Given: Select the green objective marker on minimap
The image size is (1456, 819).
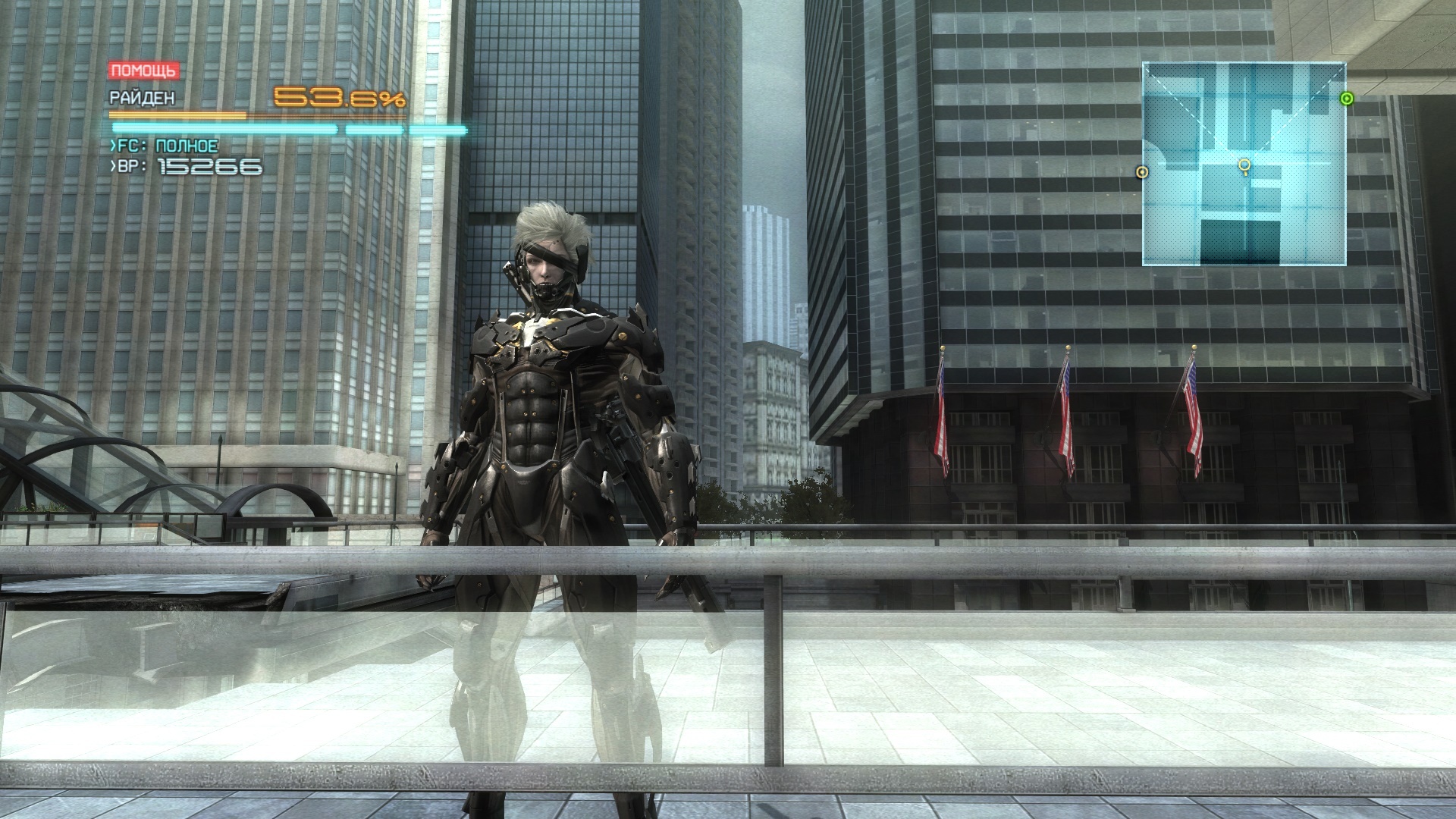Looking at the screenshot, I should pos(1346,98).
